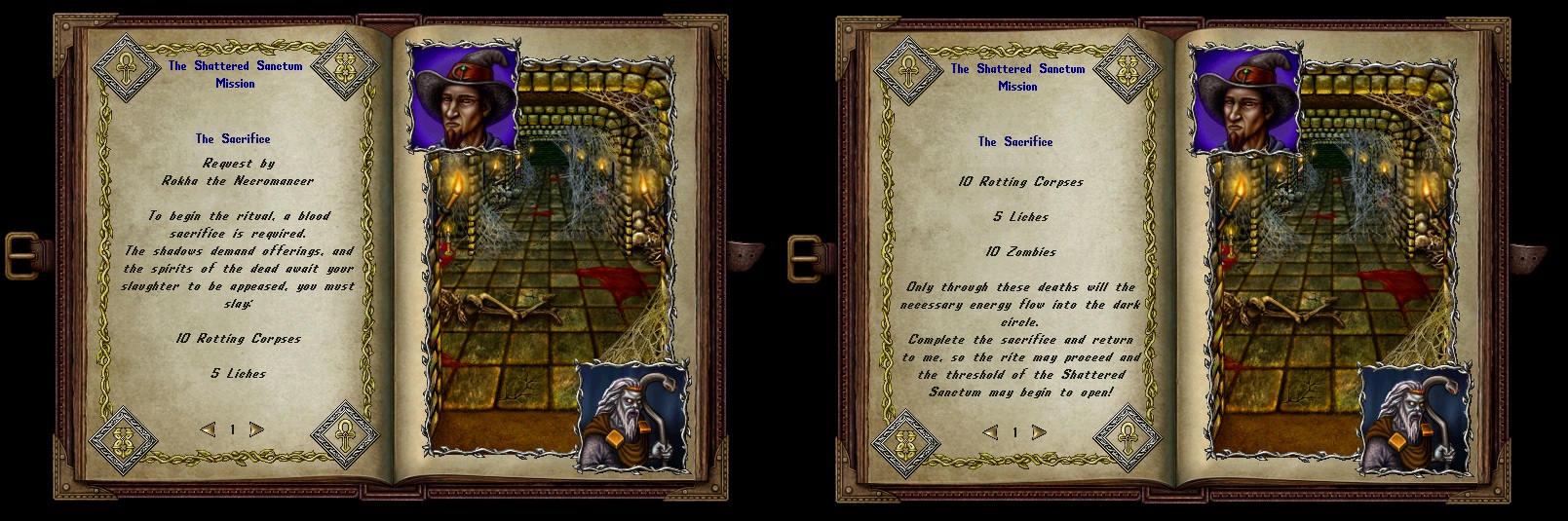
Task: Turn to previous page below 'Sanctum may begin to open!'
Action: click(x=990, y=432)
